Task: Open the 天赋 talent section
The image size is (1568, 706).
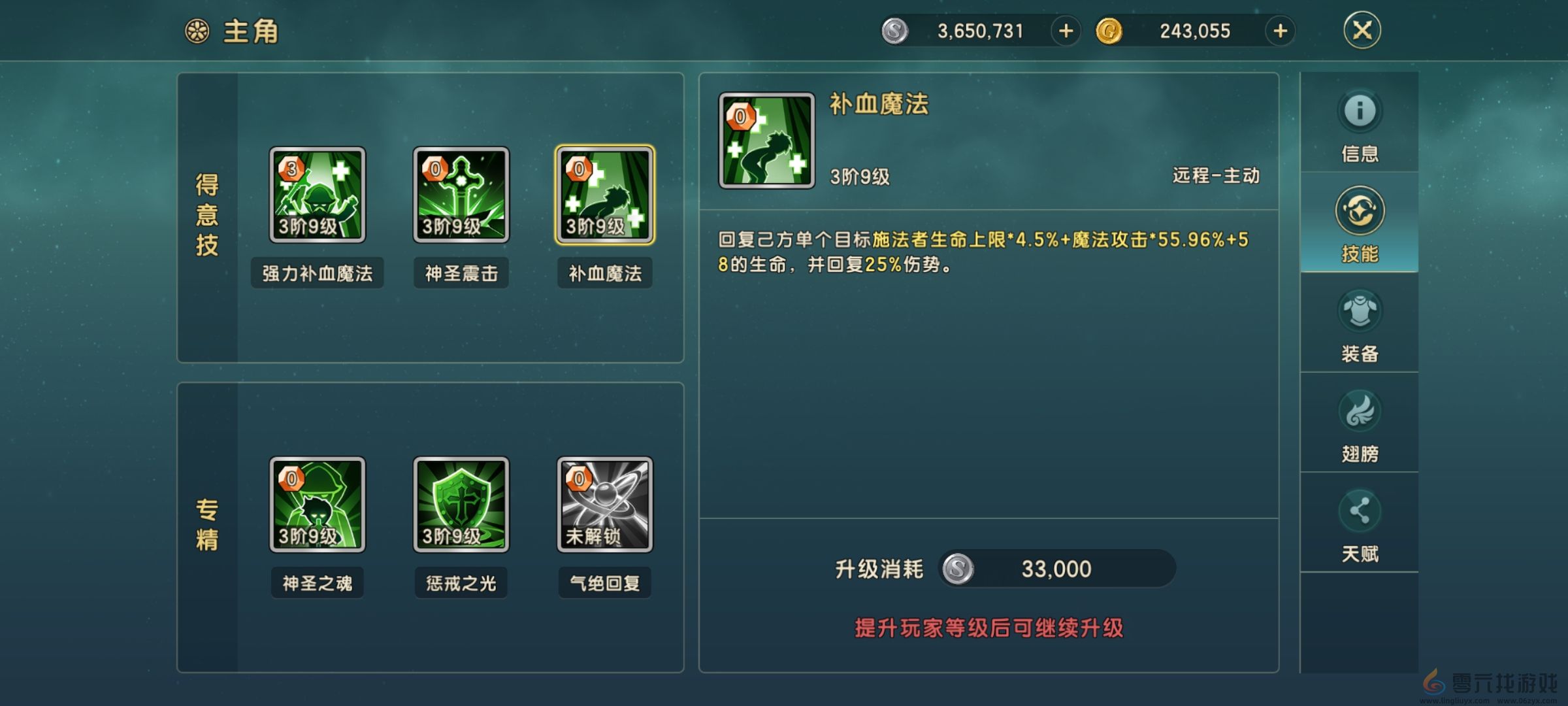Action: tap(1360, 523)
